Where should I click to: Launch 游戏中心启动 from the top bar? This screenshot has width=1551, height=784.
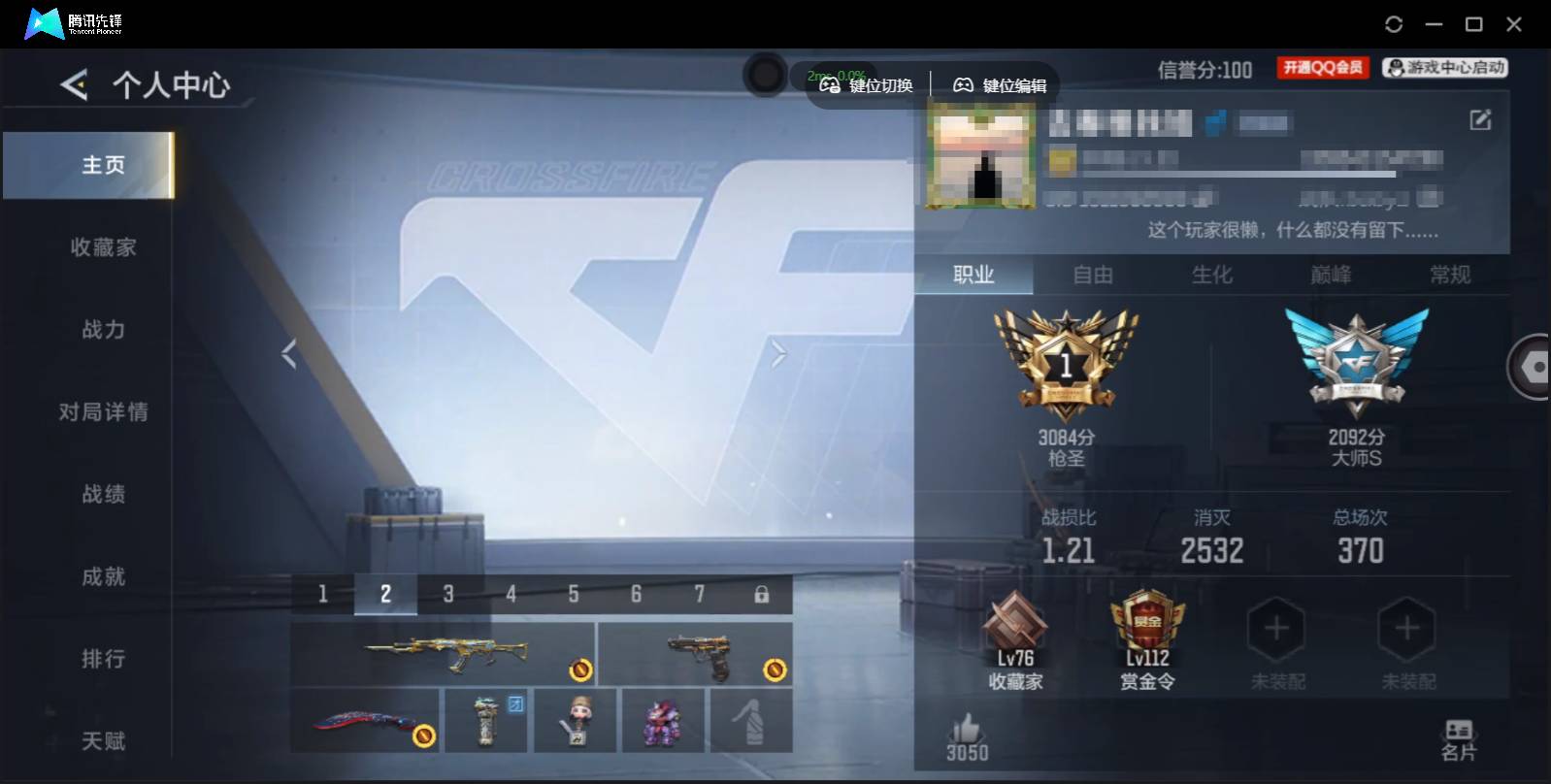point(1443,67)
